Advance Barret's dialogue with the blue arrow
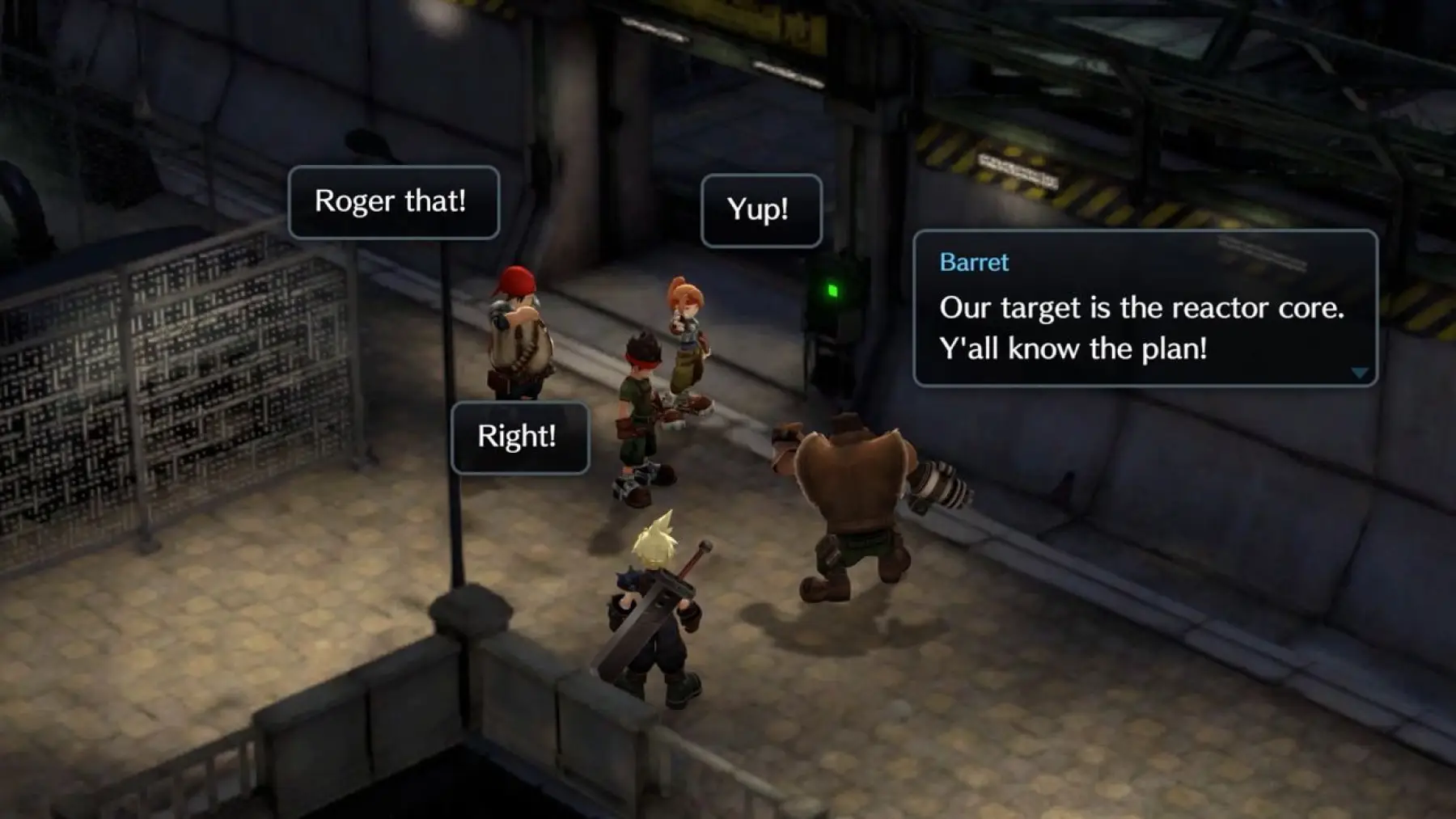The width and height of the screenshot is (1456, 819). pos(1360,373)
